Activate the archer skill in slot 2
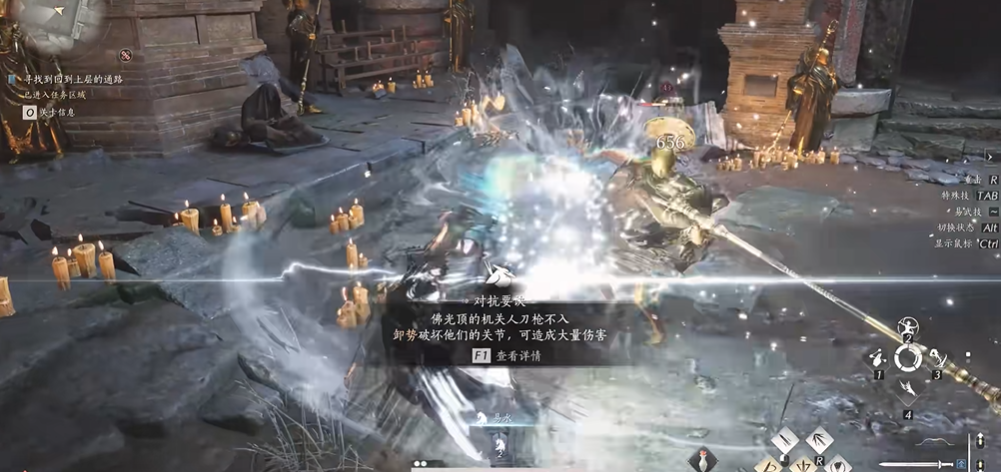1001x472 pixels. (908, 328)
